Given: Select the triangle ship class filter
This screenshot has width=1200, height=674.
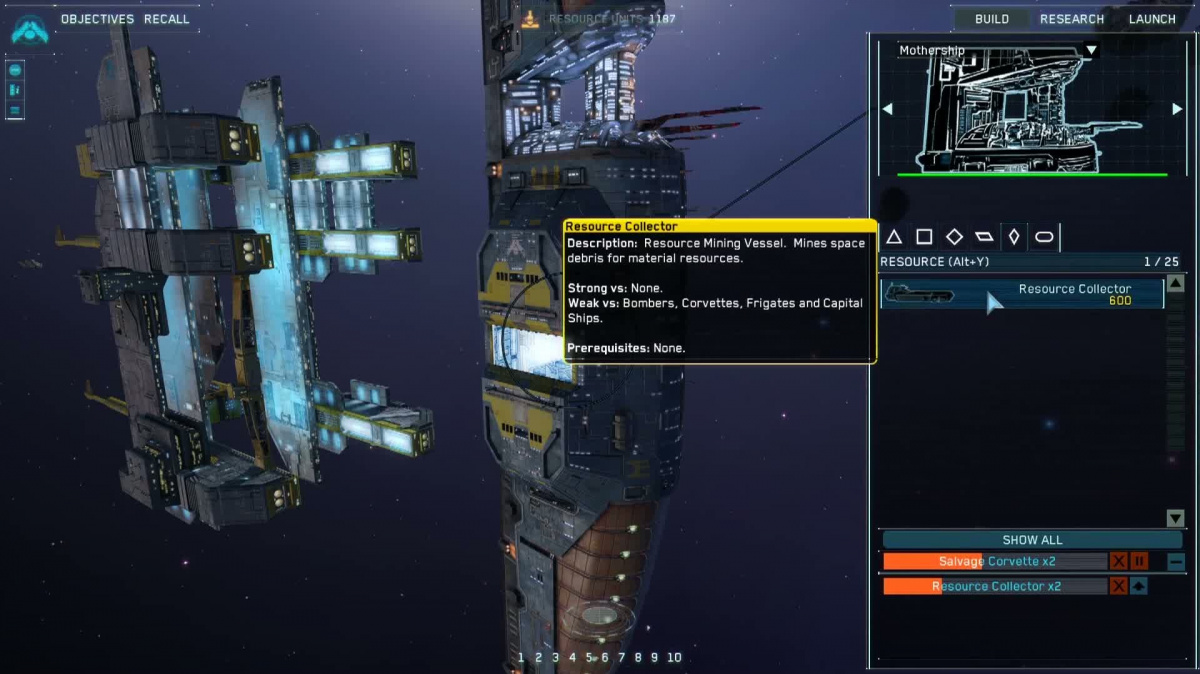Looking at the screenshot, I should click(894, 237).
